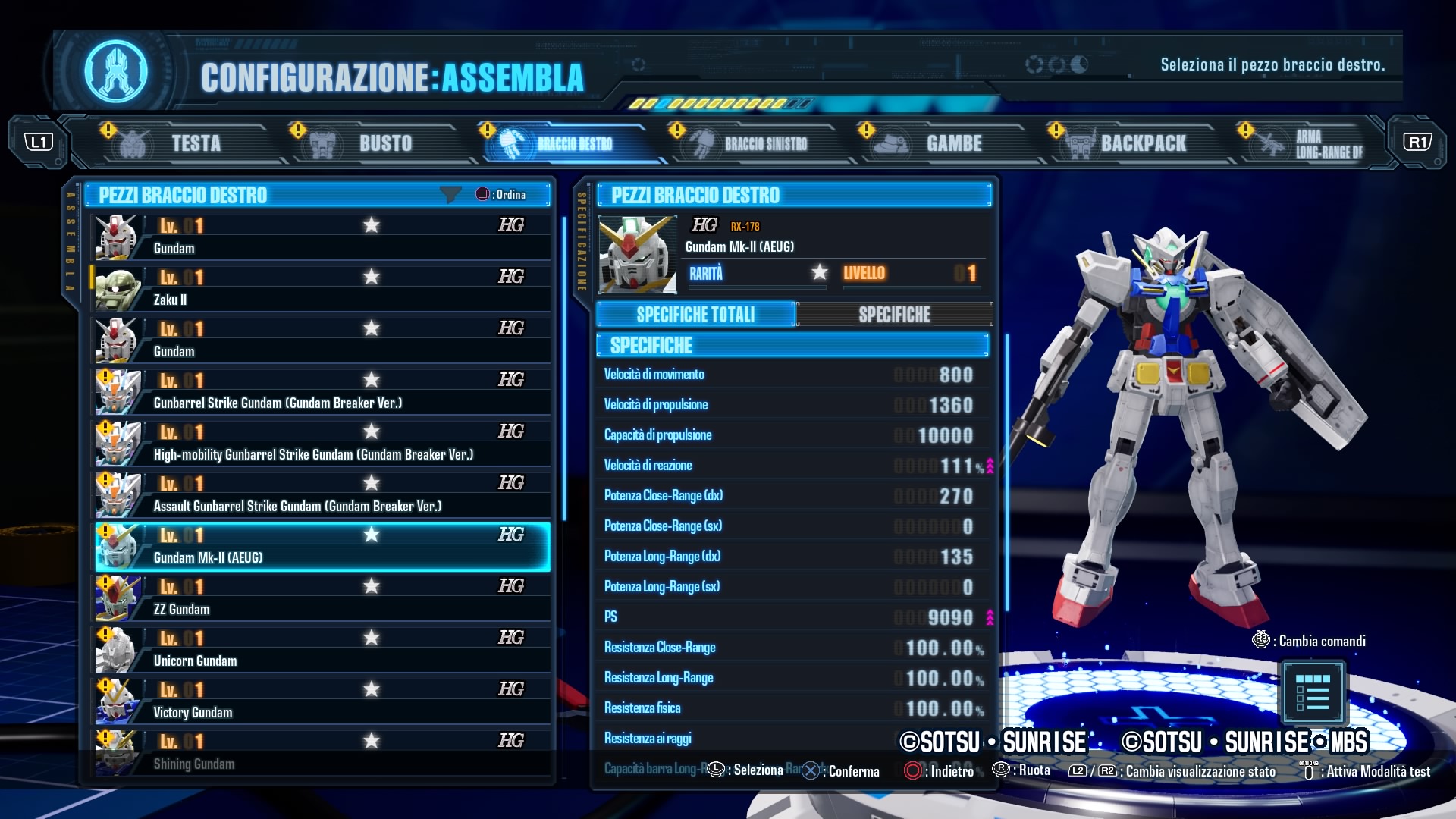Click the grid display icon near the stage
The image size is (1456, 819).
pyautogui.click(x=1315, y=692)
